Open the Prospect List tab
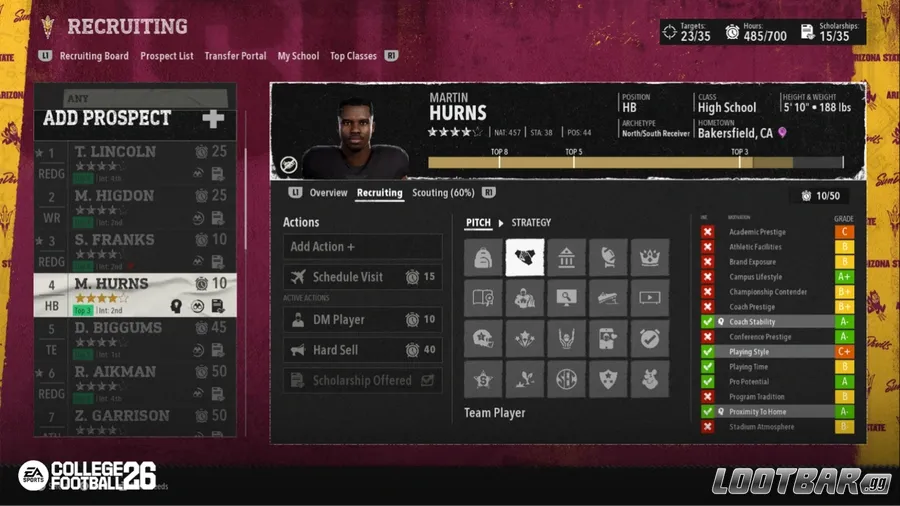 coord(167,56)
